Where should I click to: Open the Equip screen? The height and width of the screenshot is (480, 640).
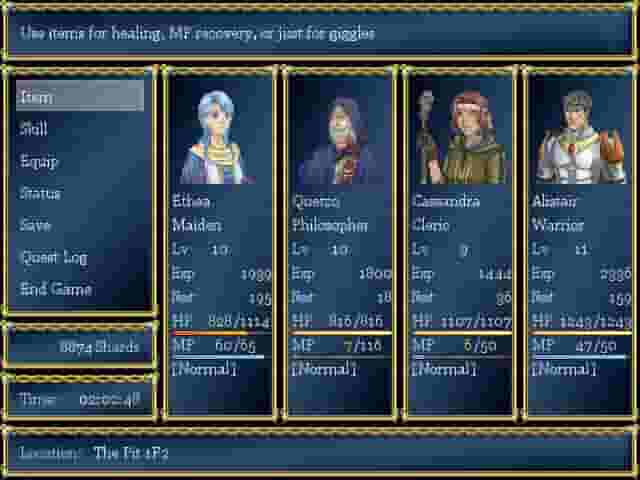pyautogui.click(x=80, y=161)
